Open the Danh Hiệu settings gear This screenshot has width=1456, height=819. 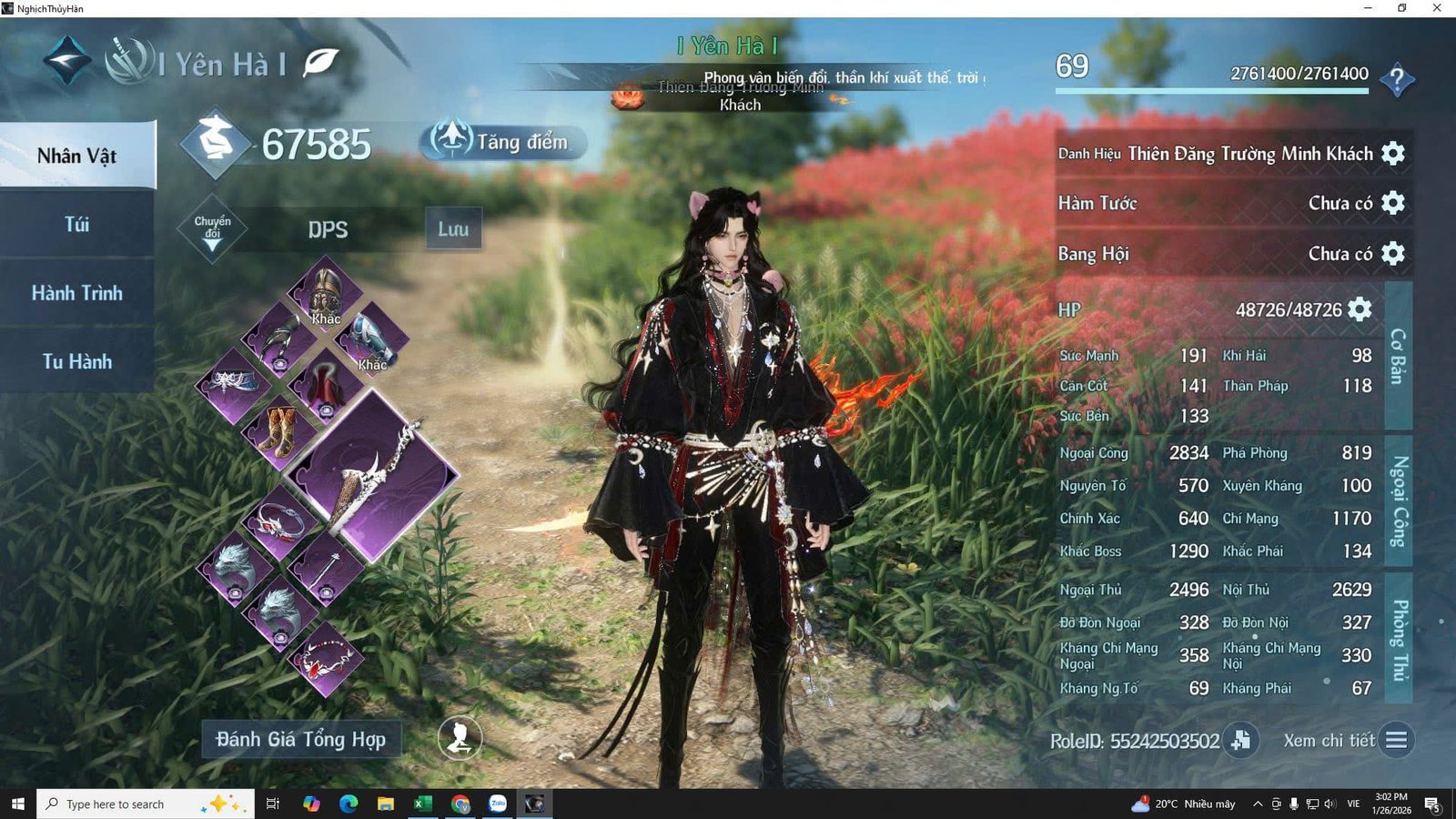(x=1393, y=153)
